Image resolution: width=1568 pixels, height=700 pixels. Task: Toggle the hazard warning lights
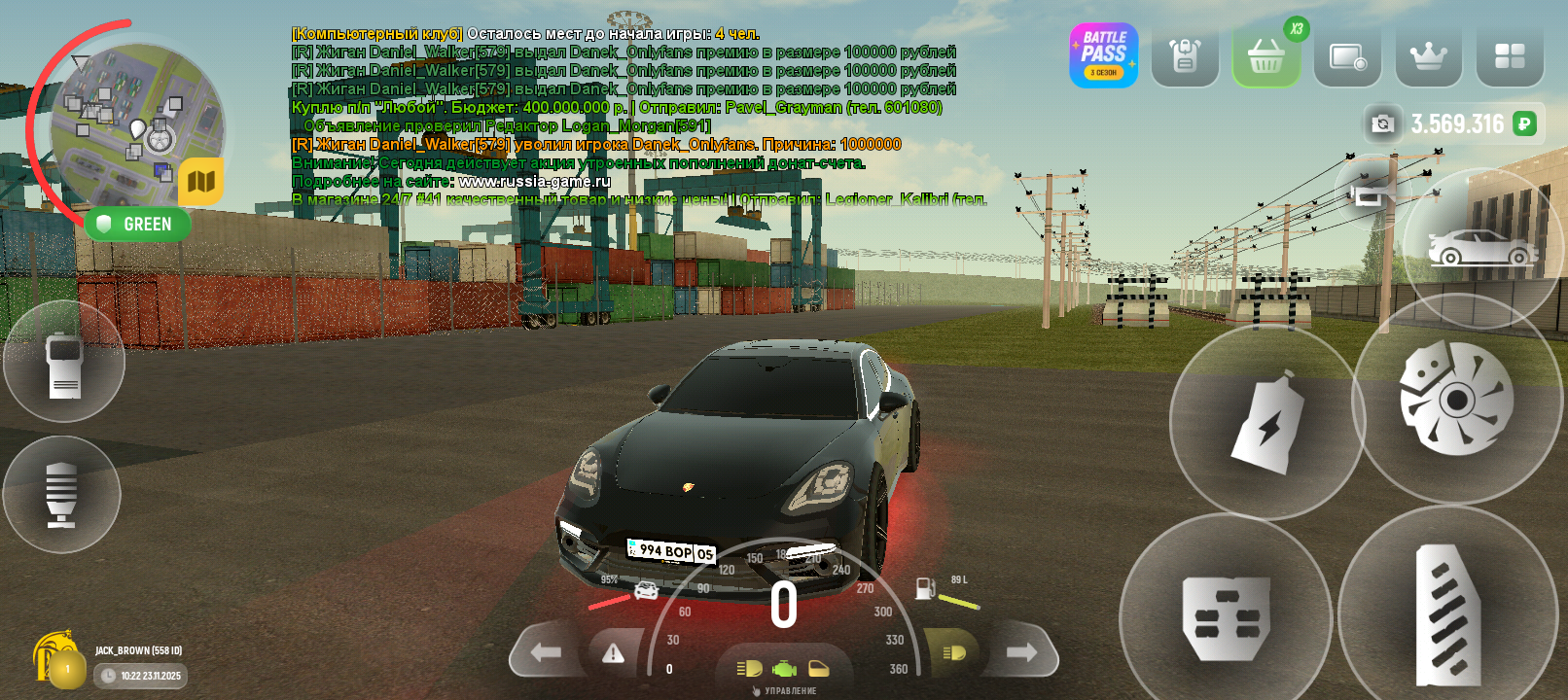tap(613, 653)
